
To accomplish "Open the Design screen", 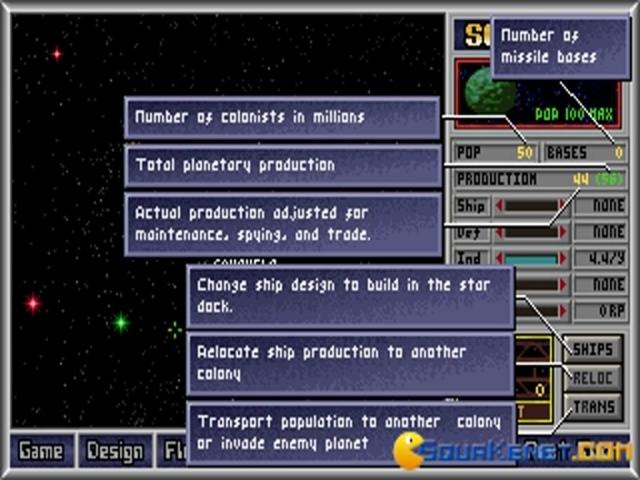I will [x=114, y=451].
